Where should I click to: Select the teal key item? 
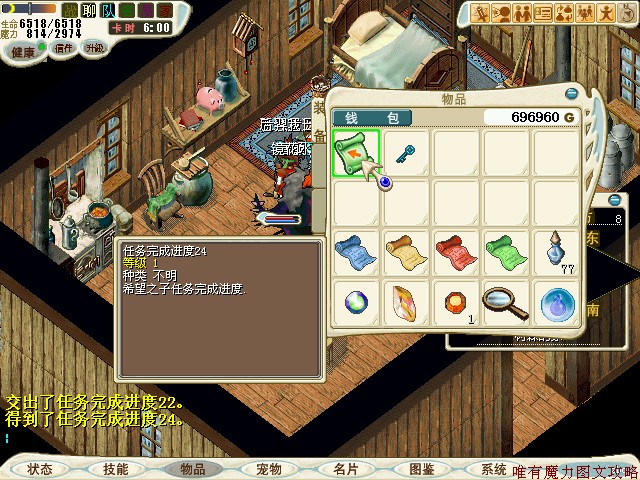[x=407, y=153]
